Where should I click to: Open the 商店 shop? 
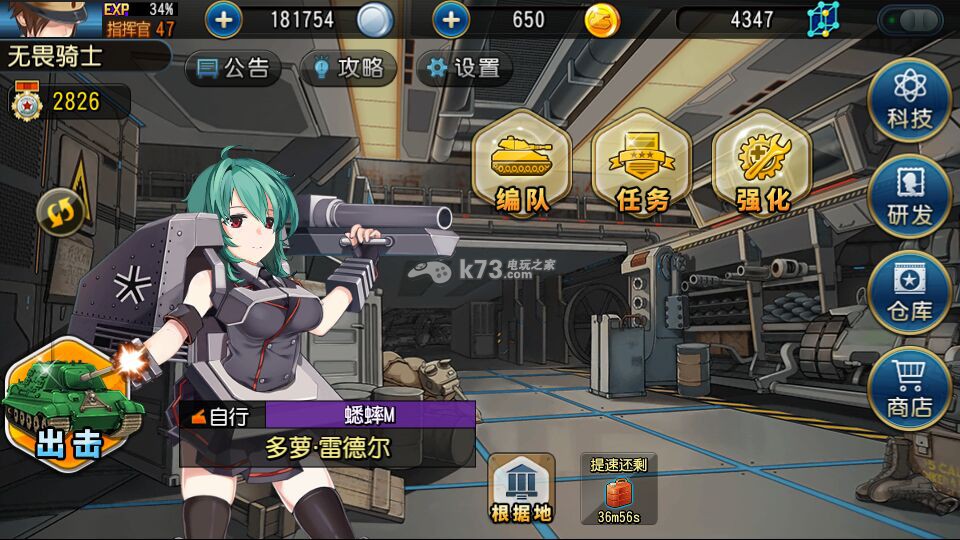(909, 388)
